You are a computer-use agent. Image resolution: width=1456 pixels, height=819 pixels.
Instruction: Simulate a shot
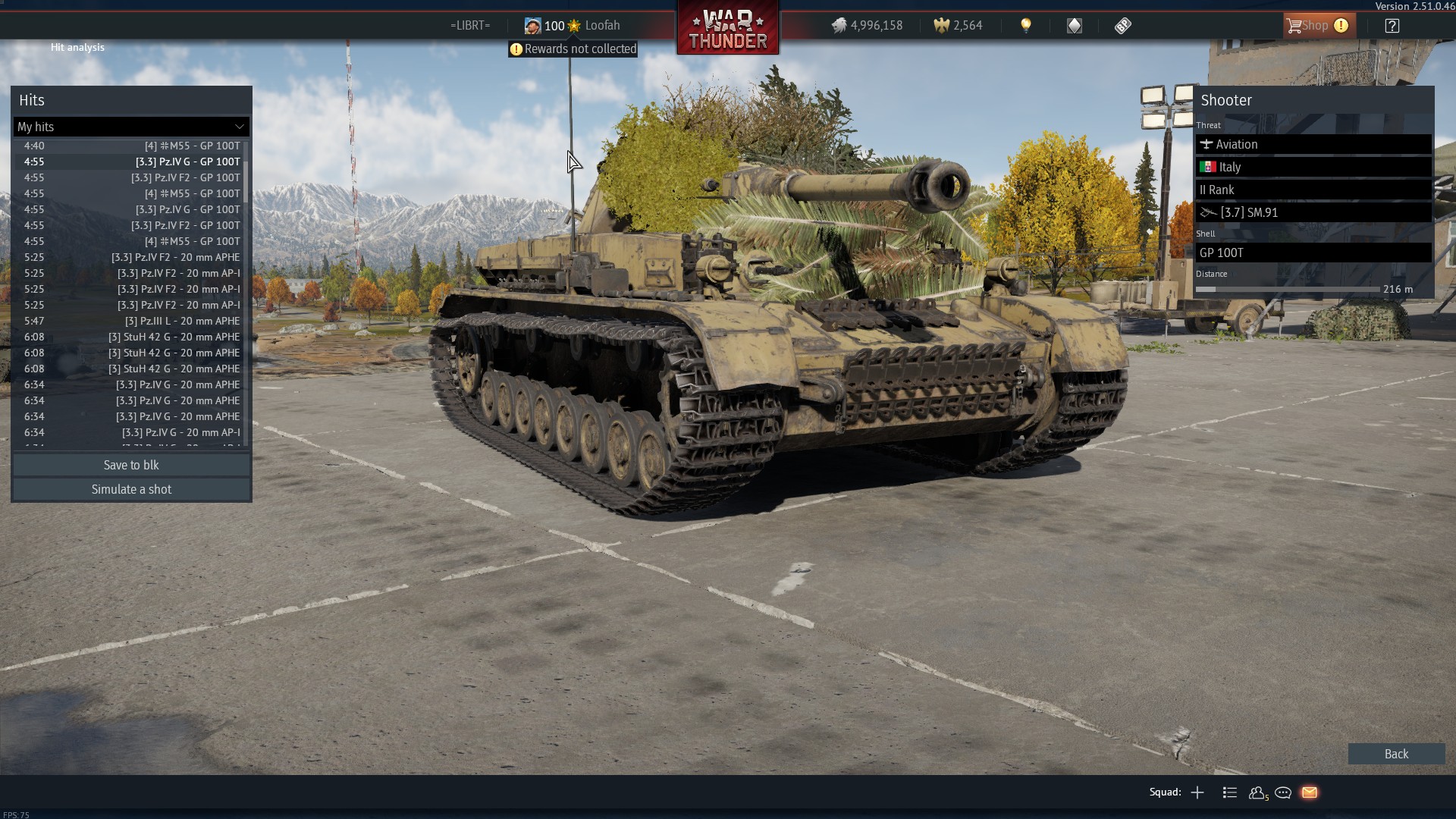tap(131, 489)
